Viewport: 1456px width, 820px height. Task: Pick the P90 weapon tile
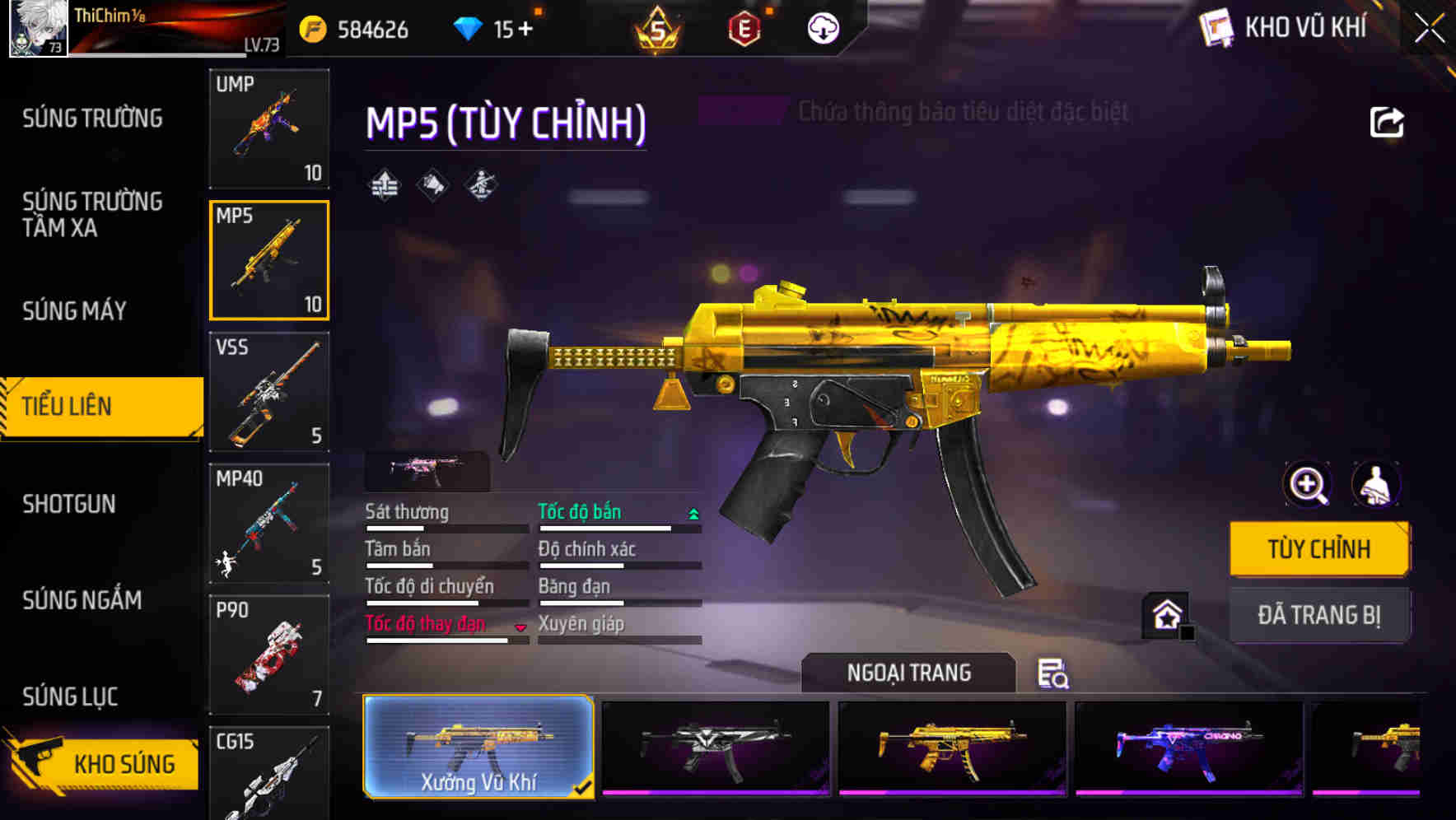click(269, 655)
